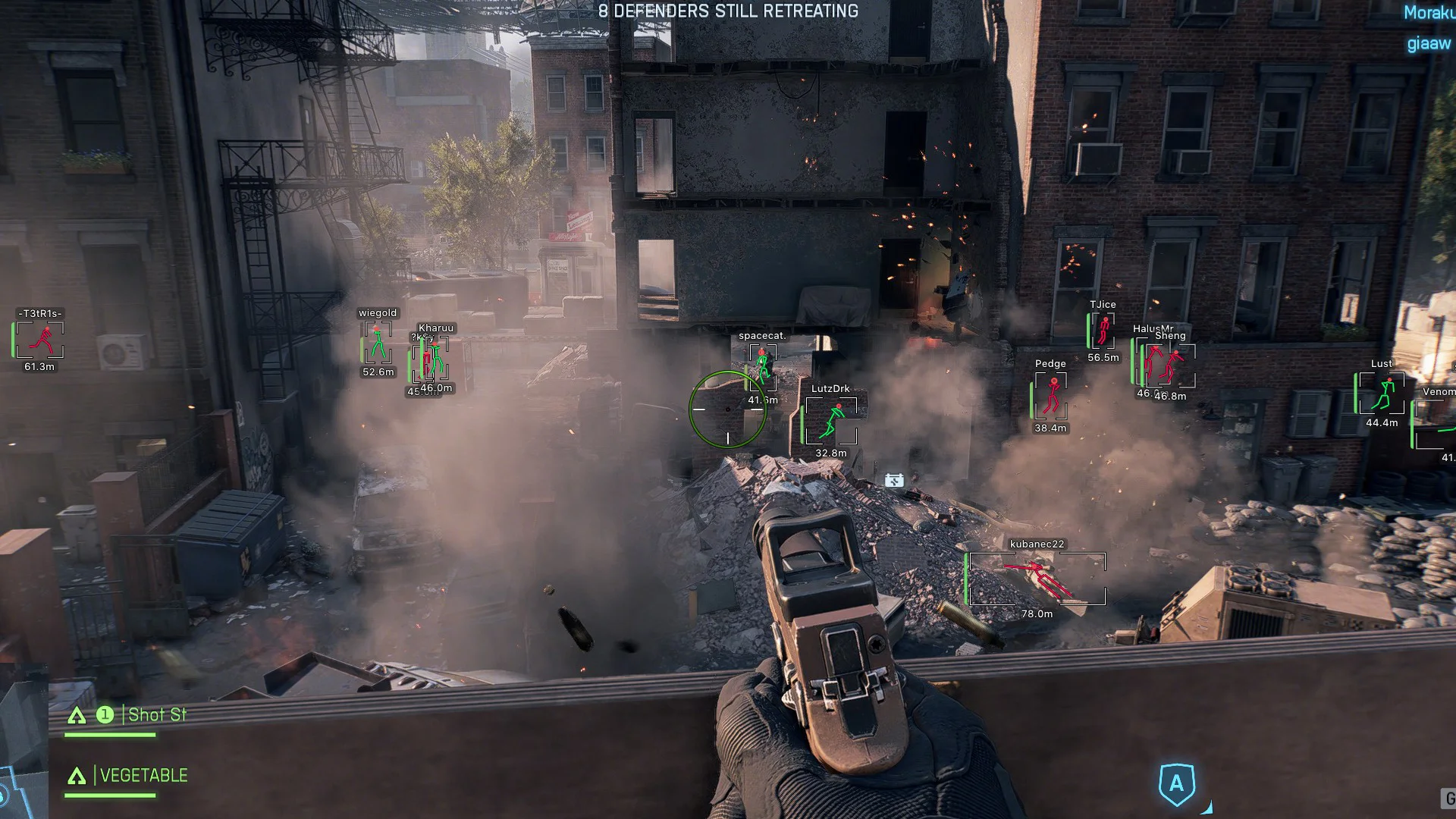Click the kubanec22 player marker
The height and width of the screenshot is (819, 1456).
click(x=1037, y=579)
